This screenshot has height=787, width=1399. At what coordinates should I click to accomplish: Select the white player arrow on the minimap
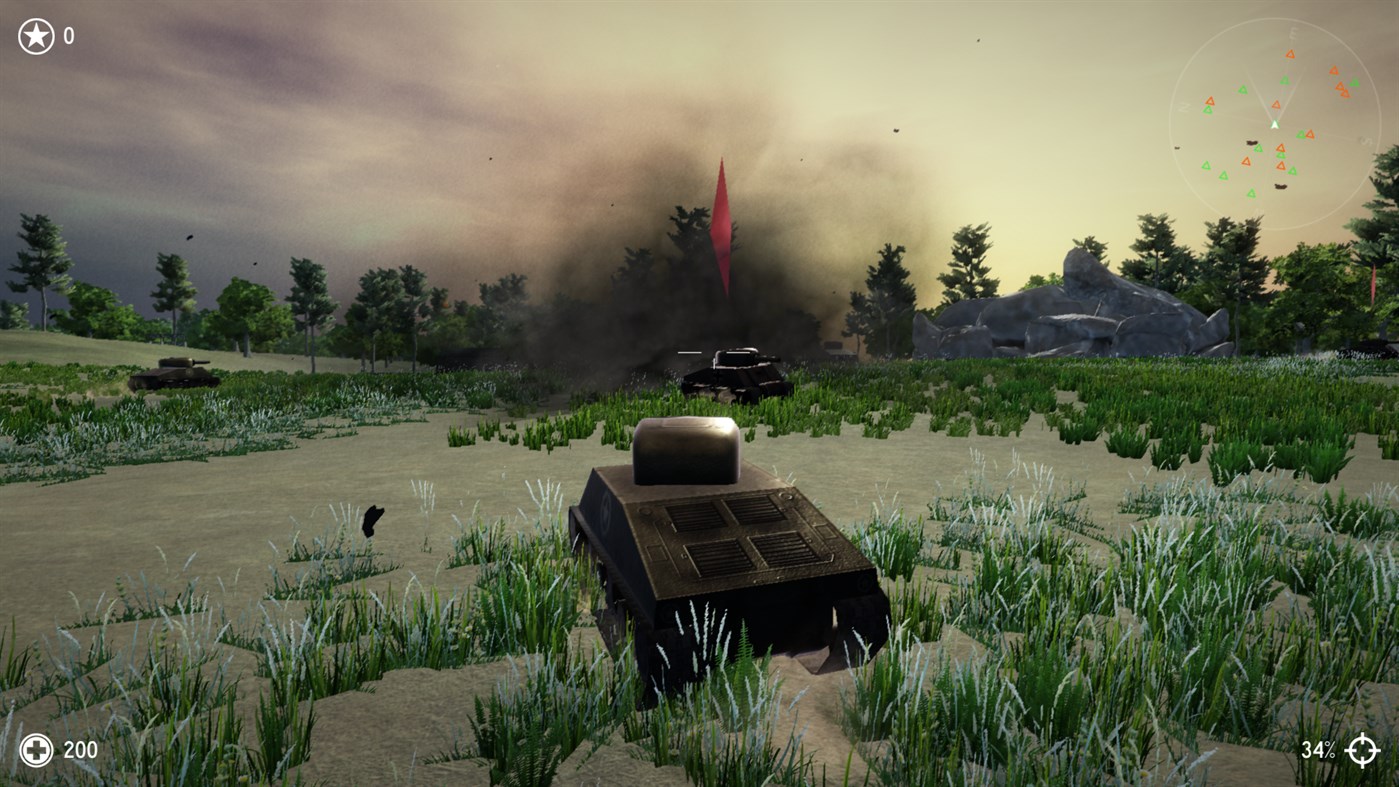pos(1273,125)
